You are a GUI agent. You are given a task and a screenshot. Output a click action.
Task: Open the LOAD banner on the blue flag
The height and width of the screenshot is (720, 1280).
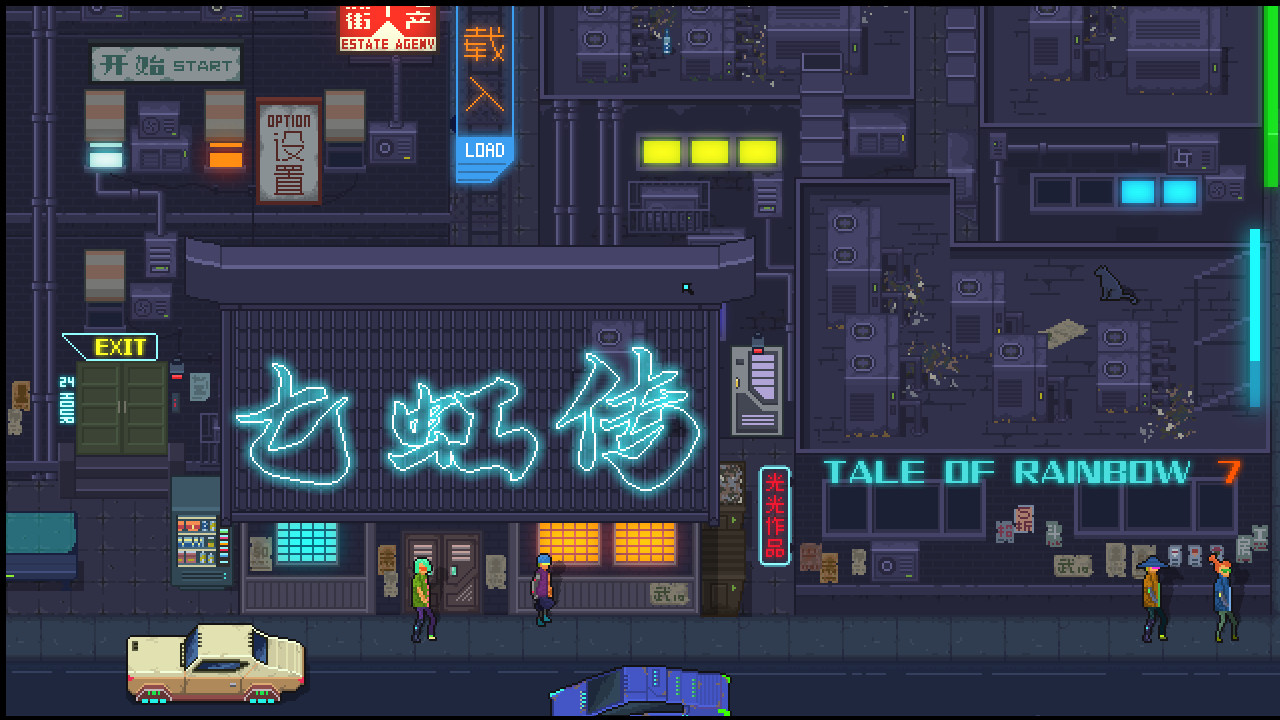click(x=485, y=150)
